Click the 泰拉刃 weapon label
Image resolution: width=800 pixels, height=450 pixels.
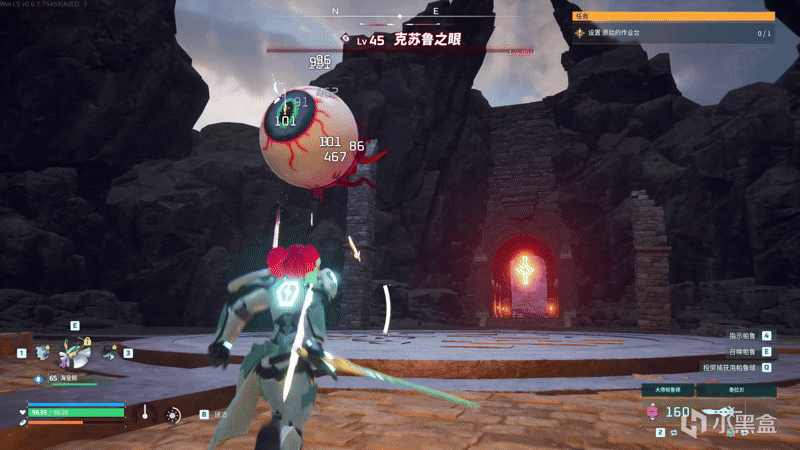pyautogui.click(x=736, y=389)
